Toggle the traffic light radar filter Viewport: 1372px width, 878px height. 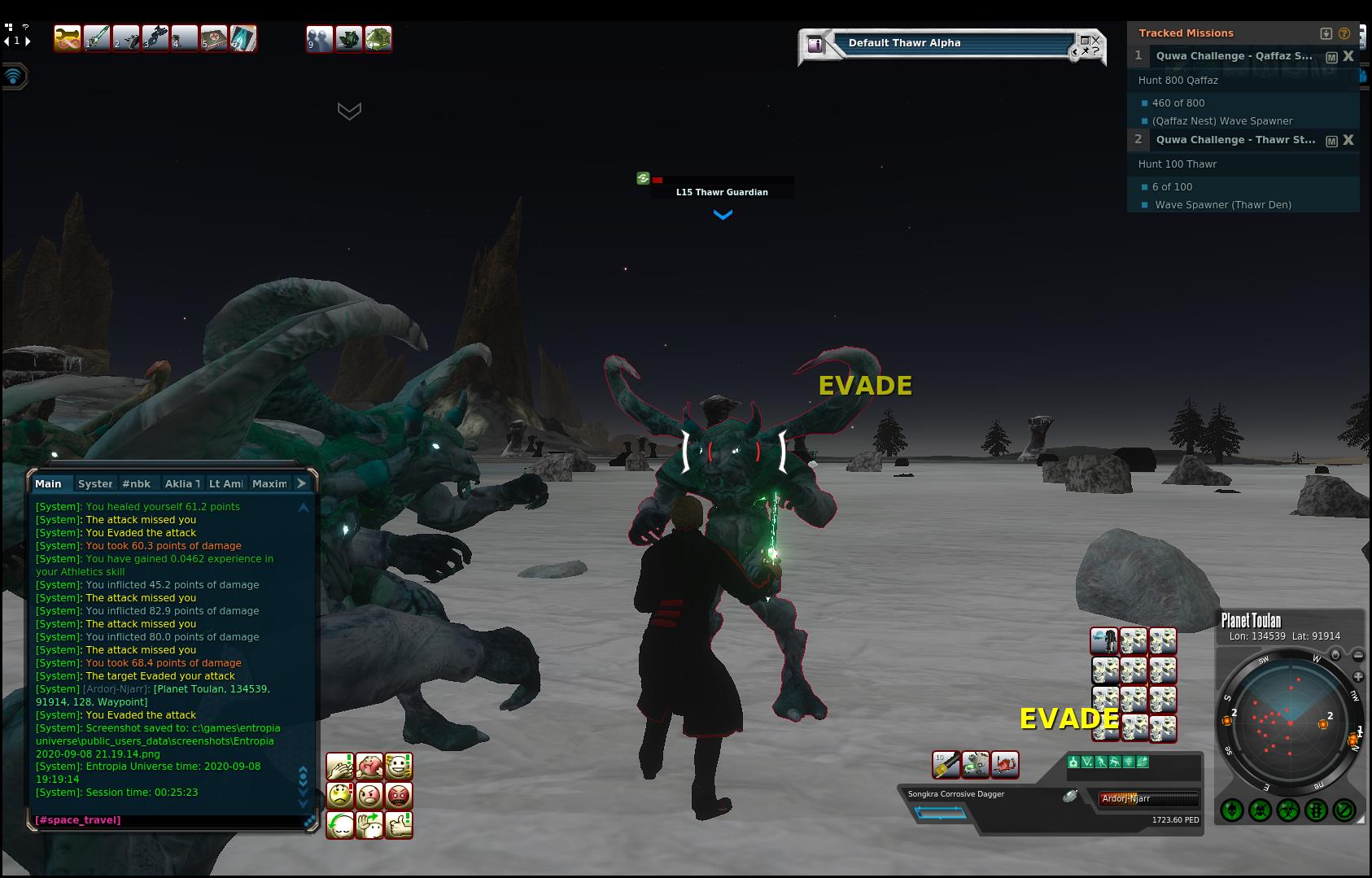[x=1316, y=810]
